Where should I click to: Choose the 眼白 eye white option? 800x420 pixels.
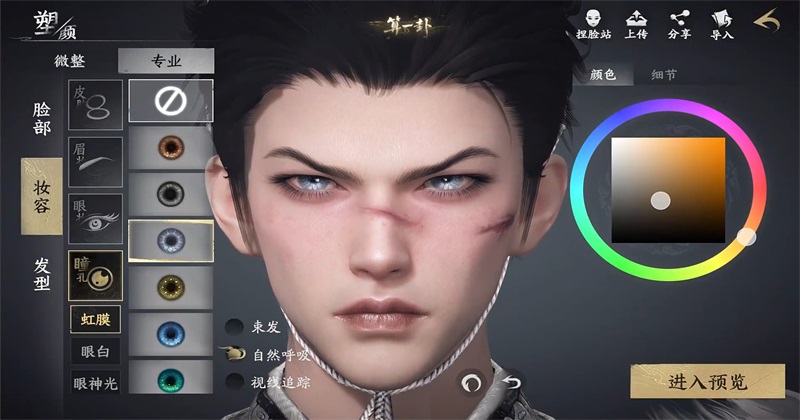[x=95, y=350]
